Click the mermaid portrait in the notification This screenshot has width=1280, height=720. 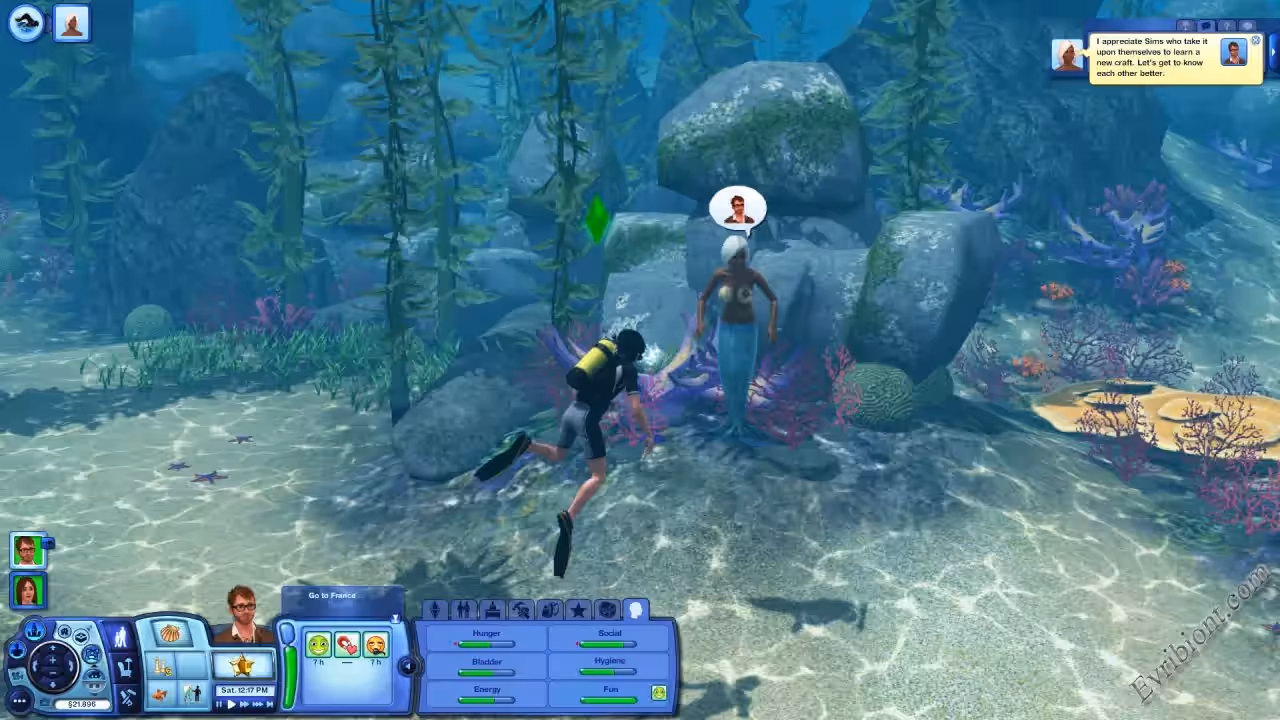(x=1068, y=55)
